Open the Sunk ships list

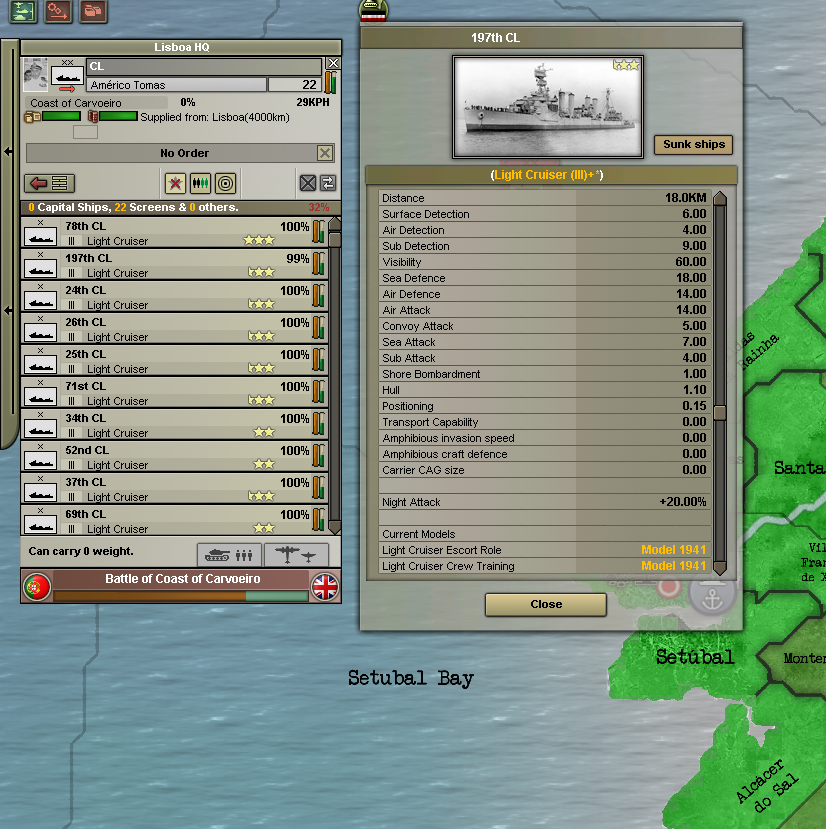(x=693, y=144)
